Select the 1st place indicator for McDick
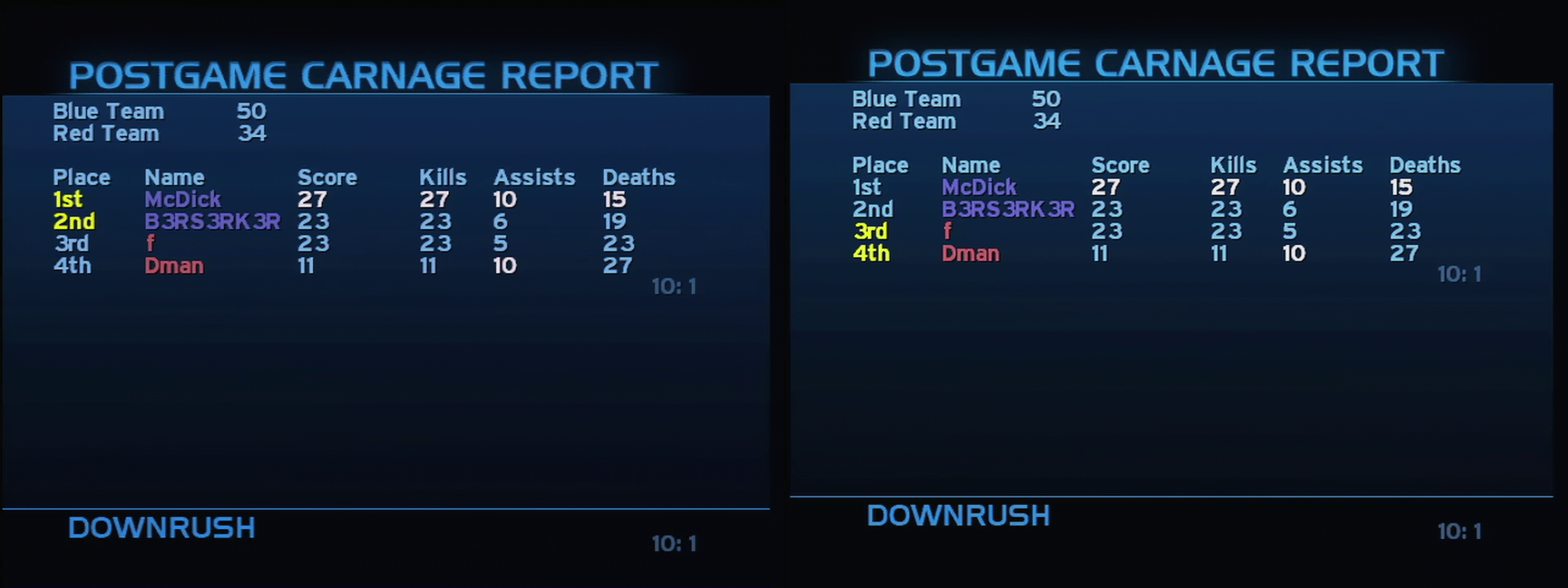The width and height of the screenshot is (1568, 588). [x=67, y=198]
